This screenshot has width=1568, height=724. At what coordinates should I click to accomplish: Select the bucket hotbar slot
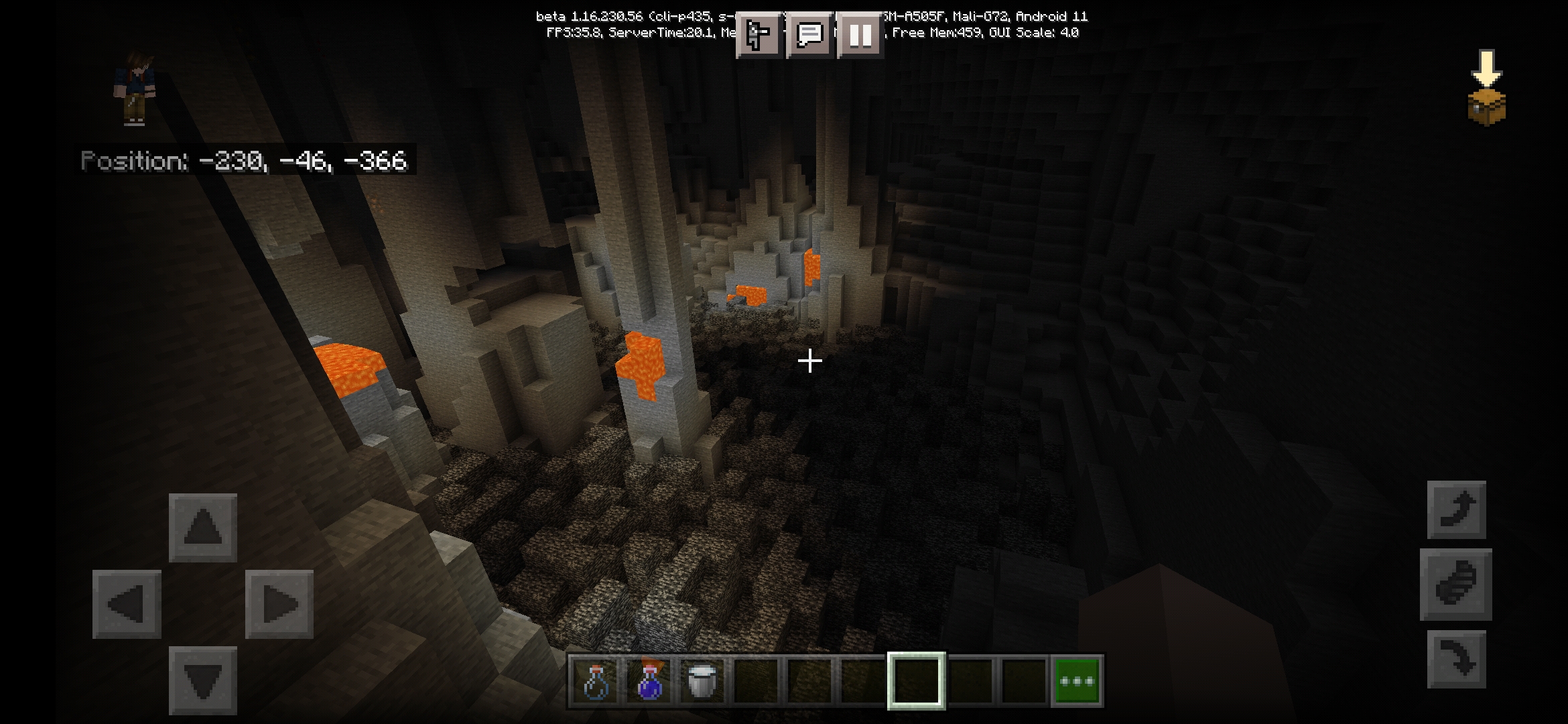(x=702, y=681)
